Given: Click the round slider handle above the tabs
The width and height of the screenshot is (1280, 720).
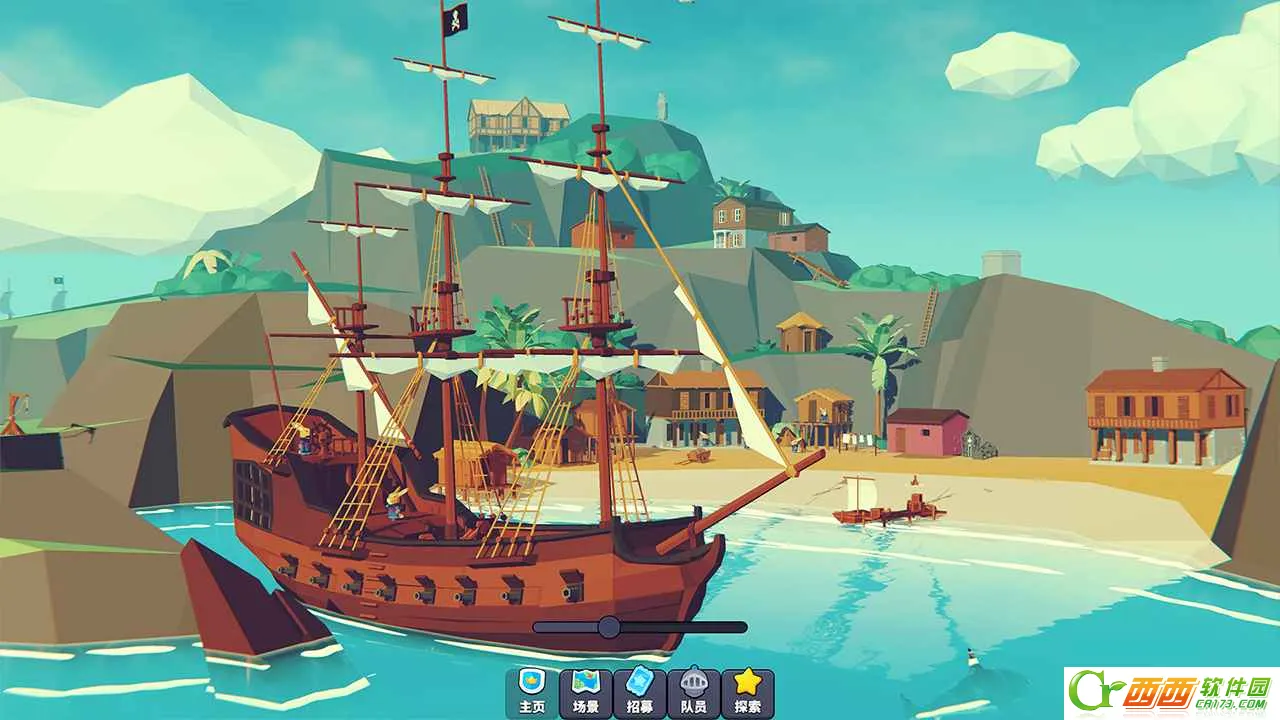Looking at the screenshot, I should point(609,627).
